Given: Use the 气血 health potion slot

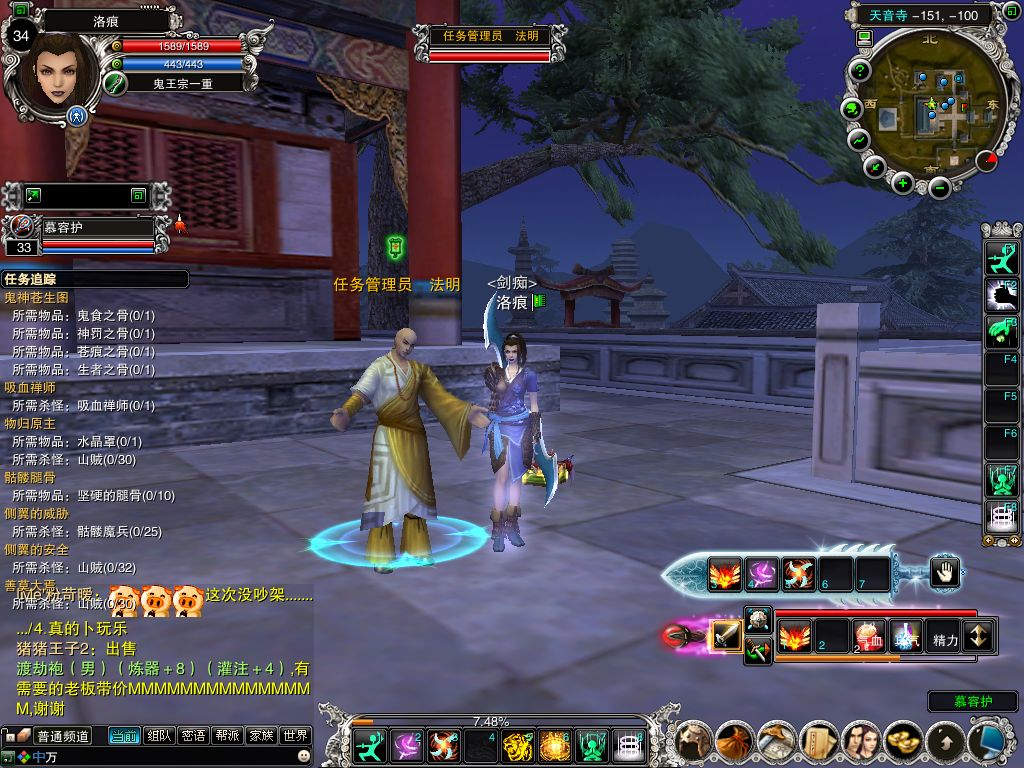Looking at the screenshot, I should tap(867, 636).
